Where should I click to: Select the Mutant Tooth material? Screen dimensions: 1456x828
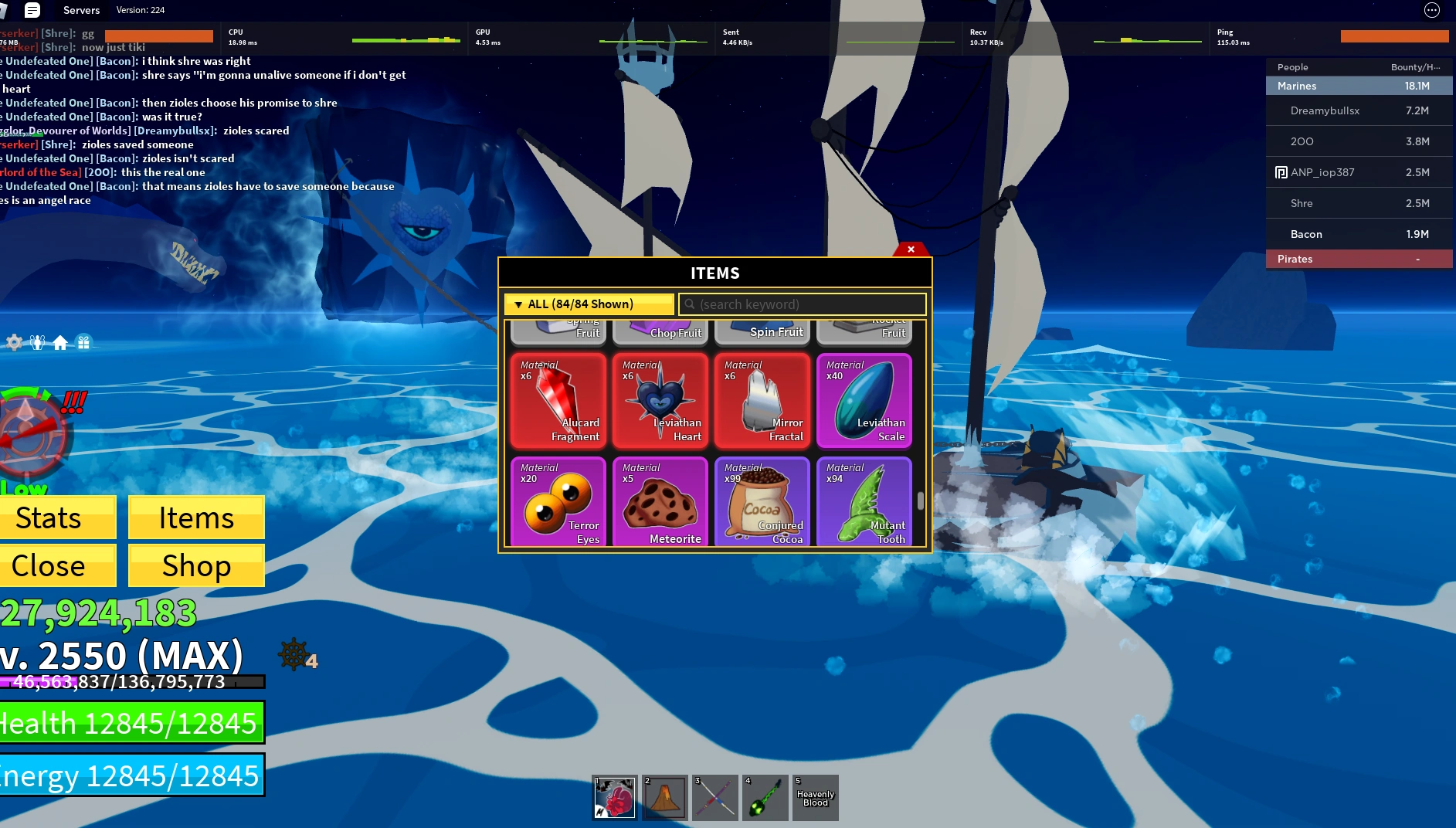tap(864, 502)
